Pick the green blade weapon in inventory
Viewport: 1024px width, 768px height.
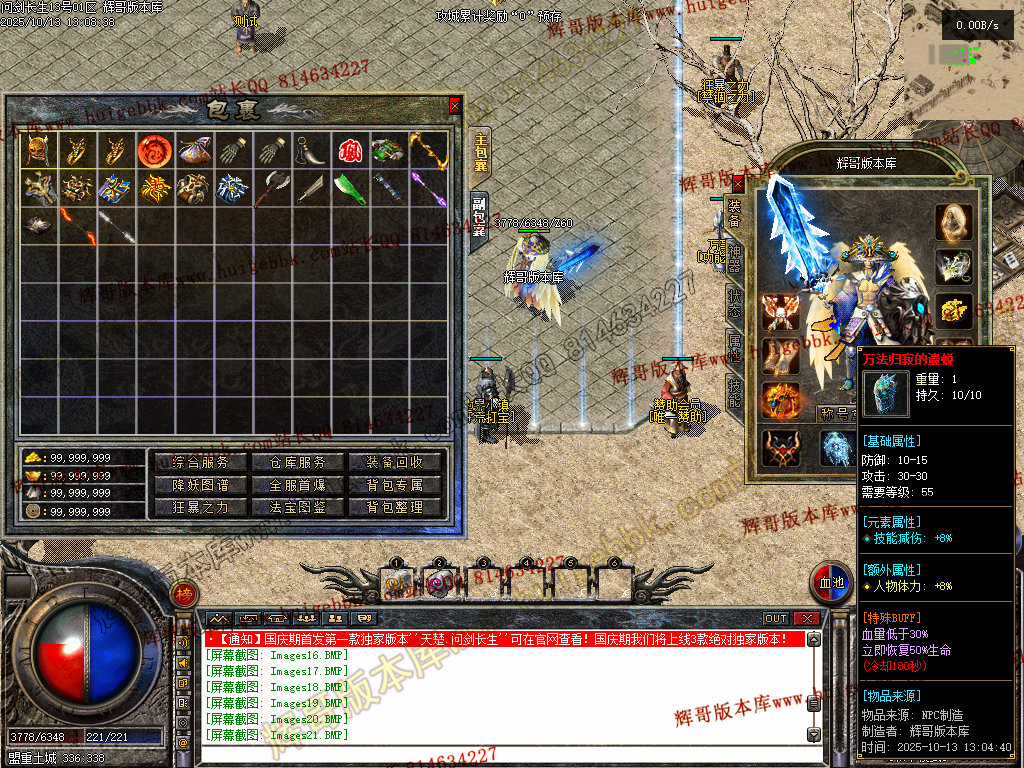[x=348, y=188]
